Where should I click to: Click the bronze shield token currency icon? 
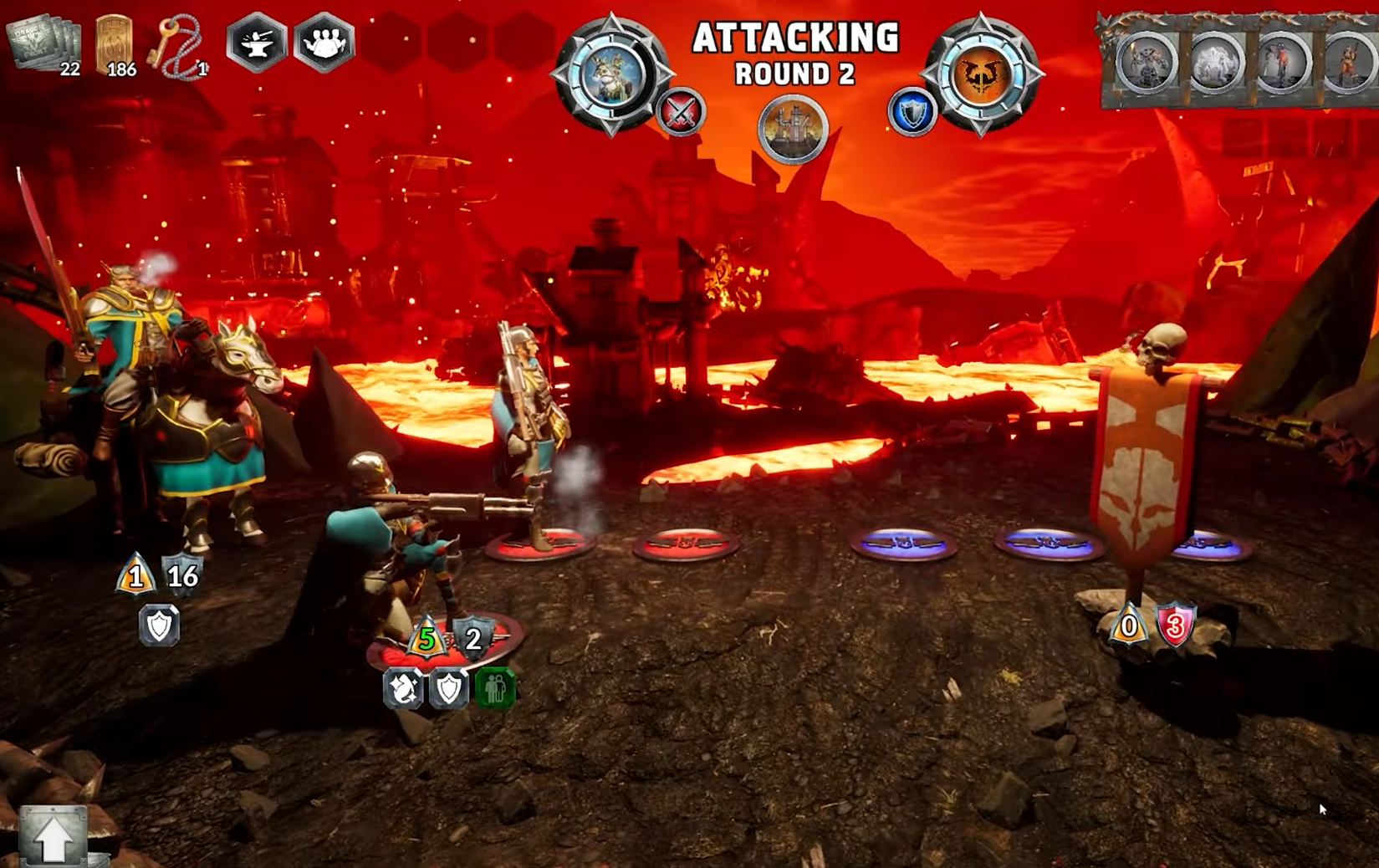114,43
